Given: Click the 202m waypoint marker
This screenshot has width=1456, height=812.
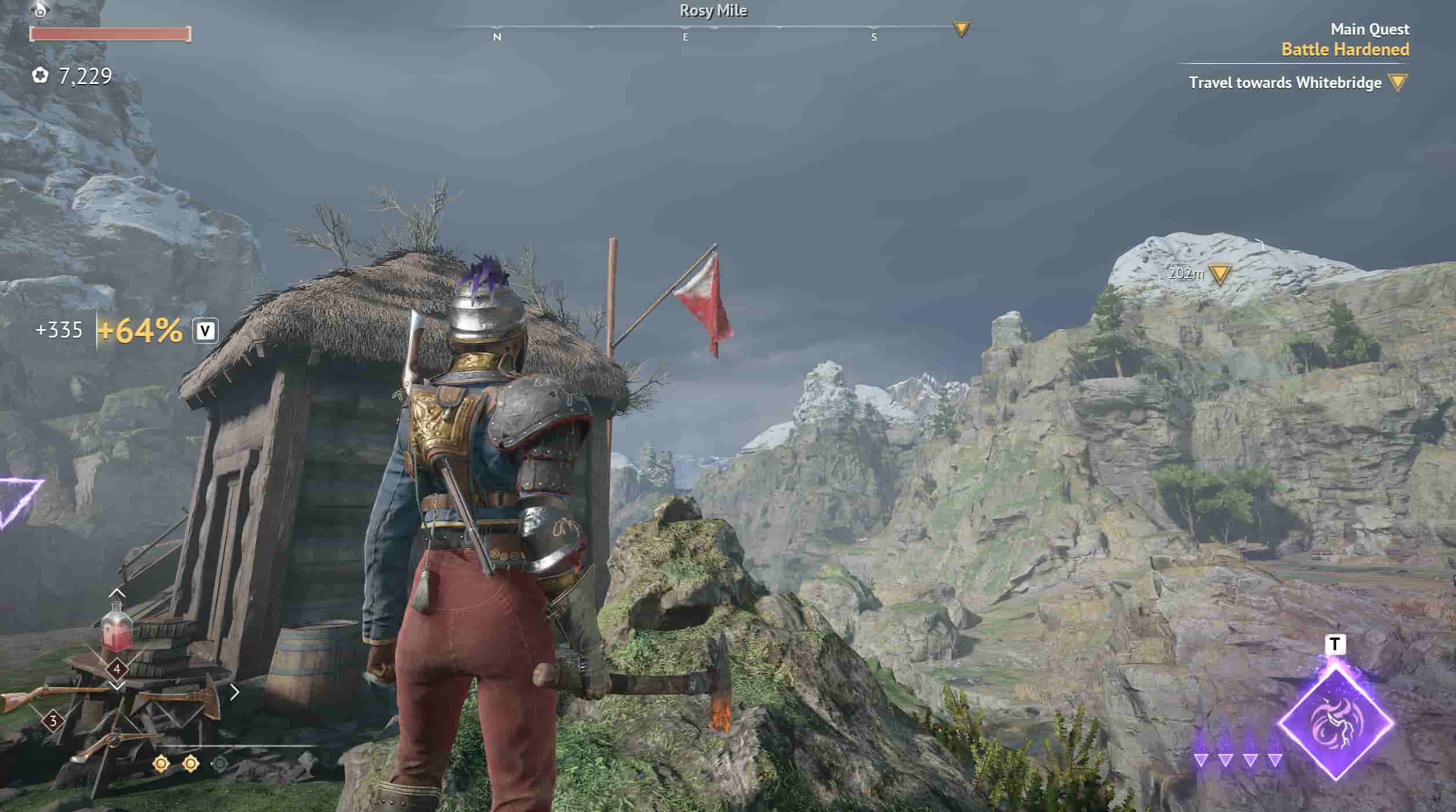Looking at the screenshot, I should pos(1220,274).
